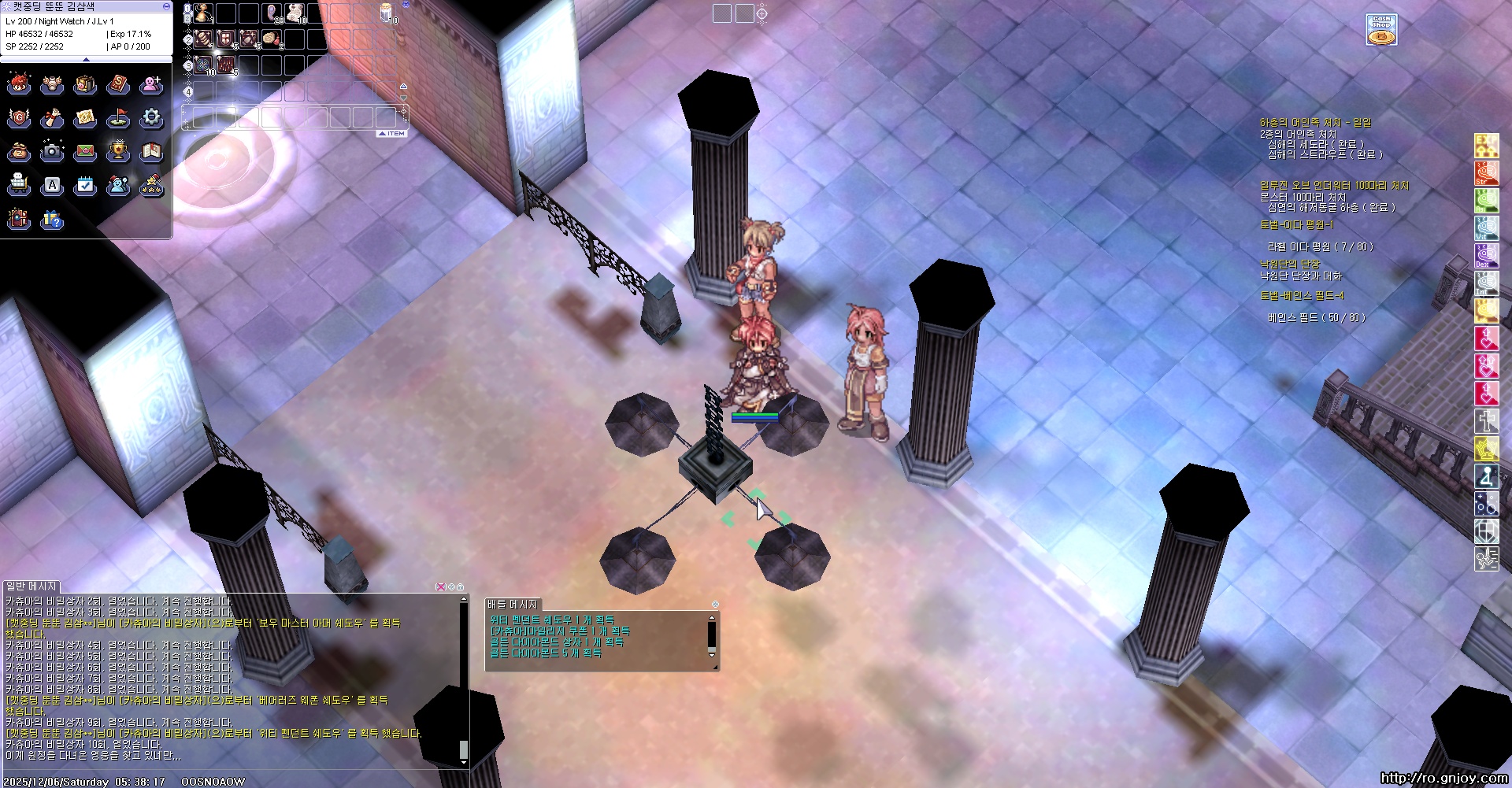
Task: Open the world map parchment icon
Action: (85, 118)
